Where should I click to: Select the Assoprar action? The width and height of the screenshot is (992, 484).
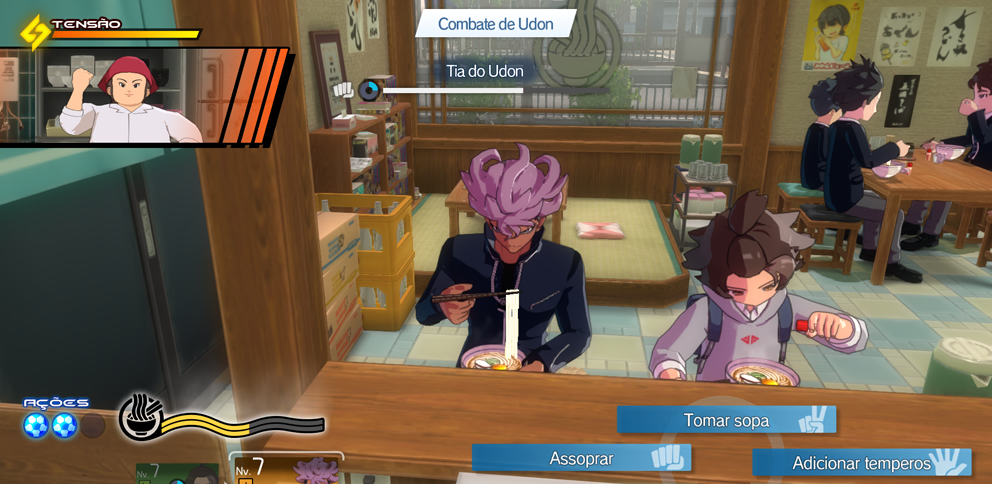point(581,458)
